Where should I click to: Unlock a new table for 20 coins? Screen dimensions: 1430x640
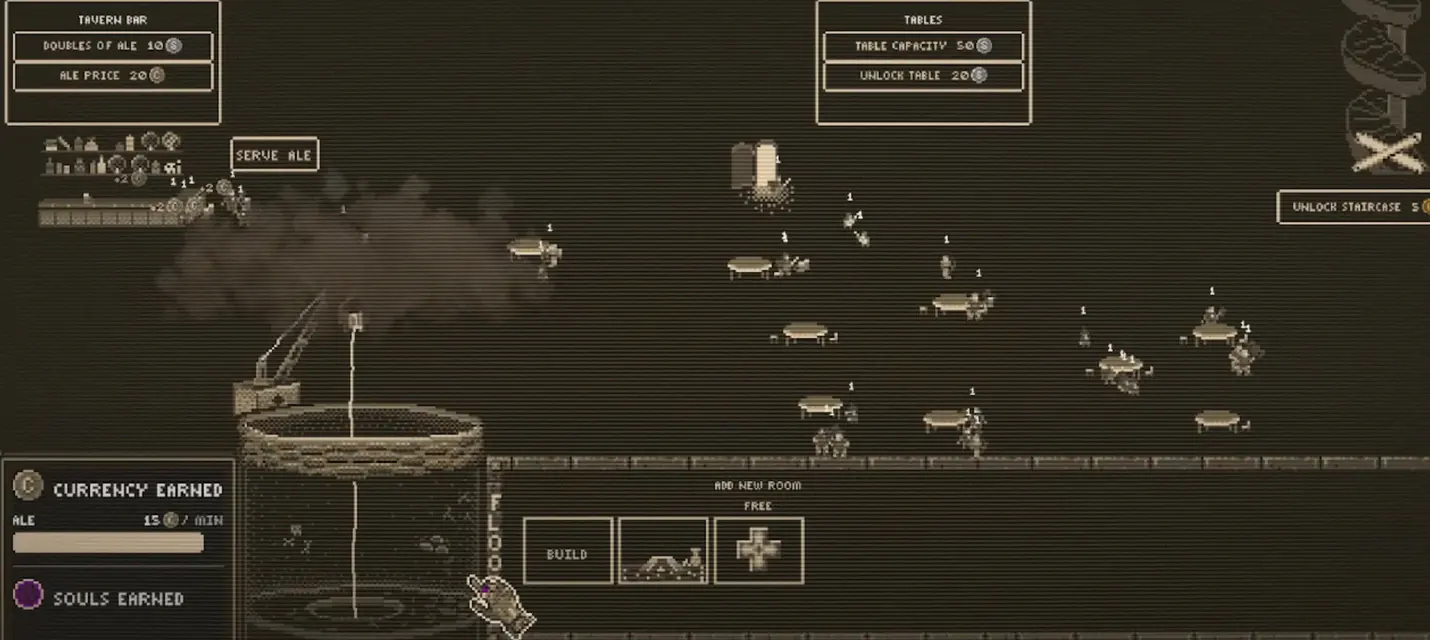click(923, 76)
